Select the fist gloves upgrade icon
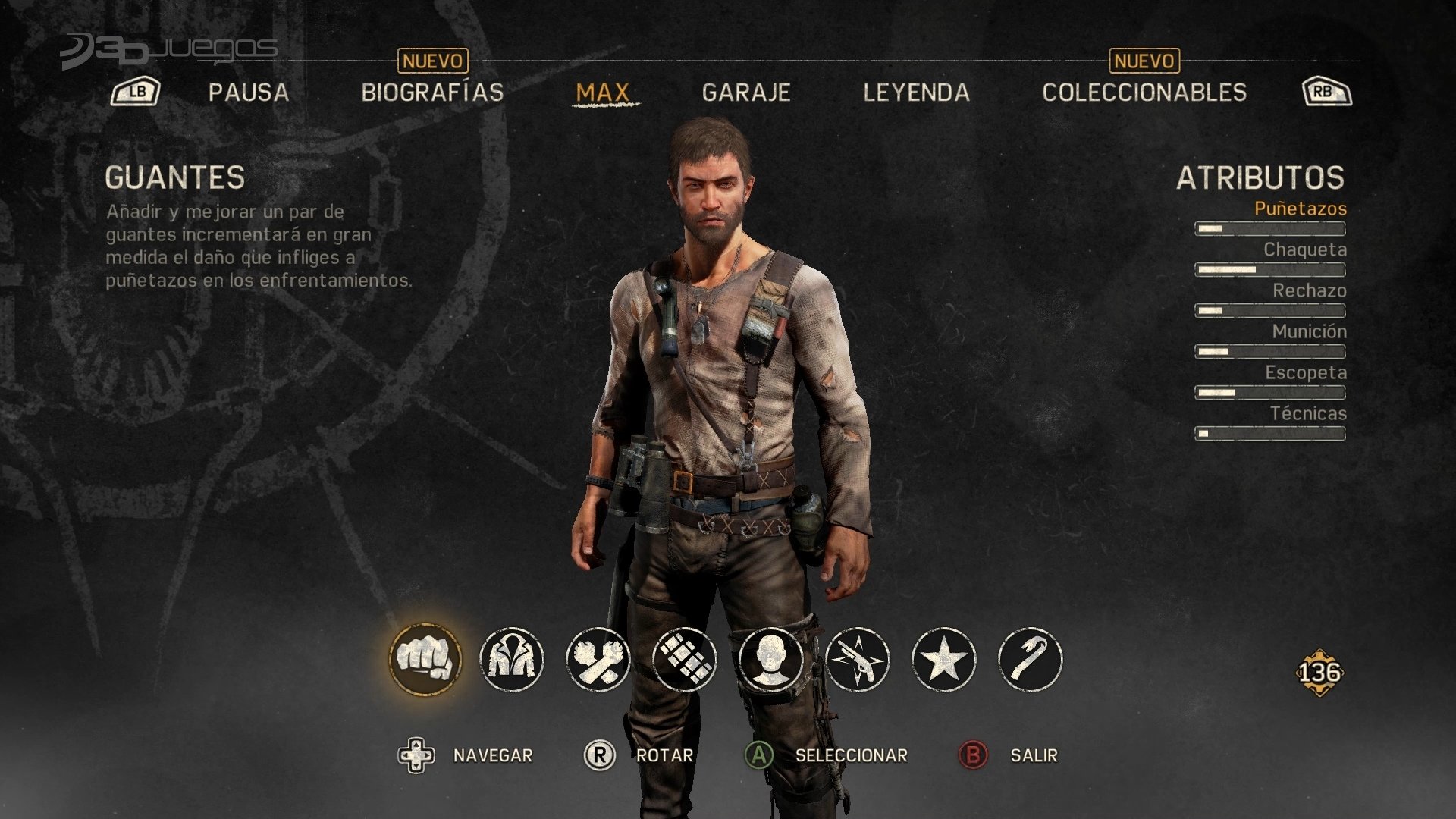This screenshot has height=819, width=1456. tap(425, 659)
